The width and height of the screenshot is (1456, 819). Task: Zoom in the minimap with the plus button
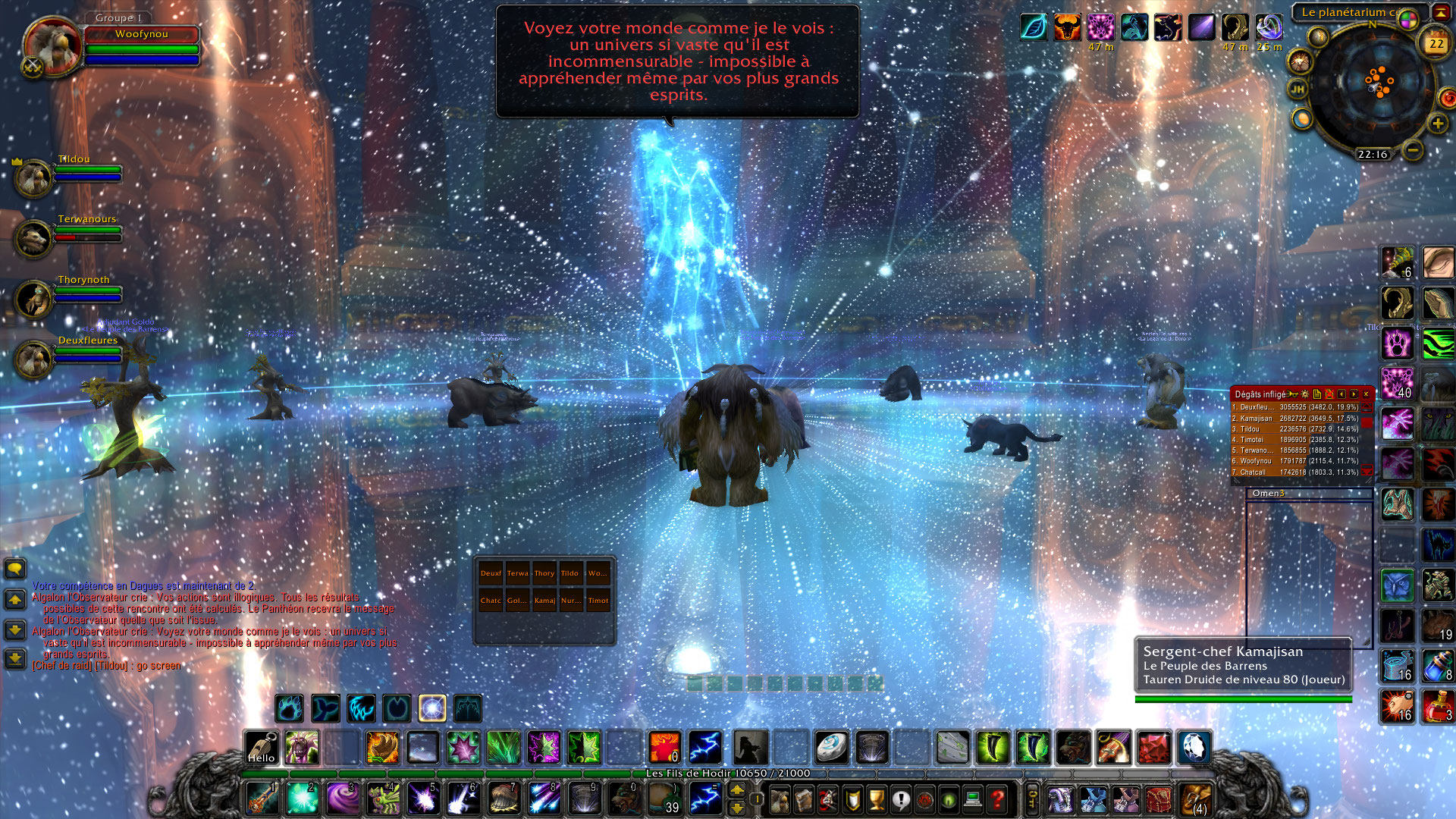[1437, 124]
